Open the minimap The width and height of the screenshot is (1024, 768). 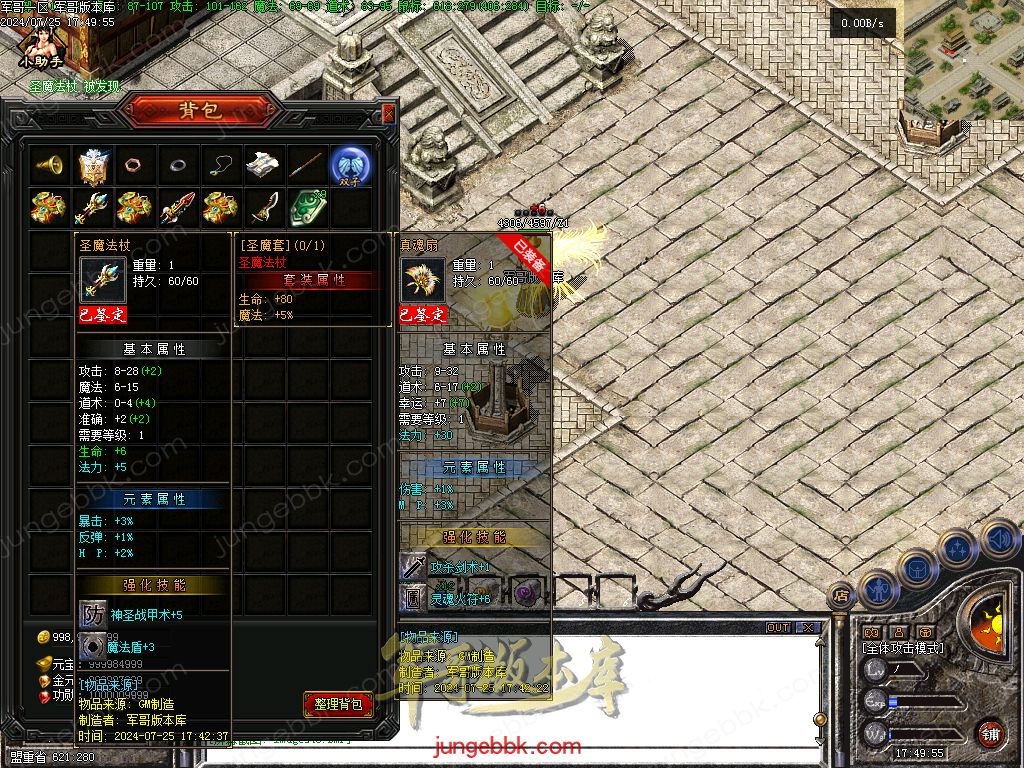[x=963, y=58]
